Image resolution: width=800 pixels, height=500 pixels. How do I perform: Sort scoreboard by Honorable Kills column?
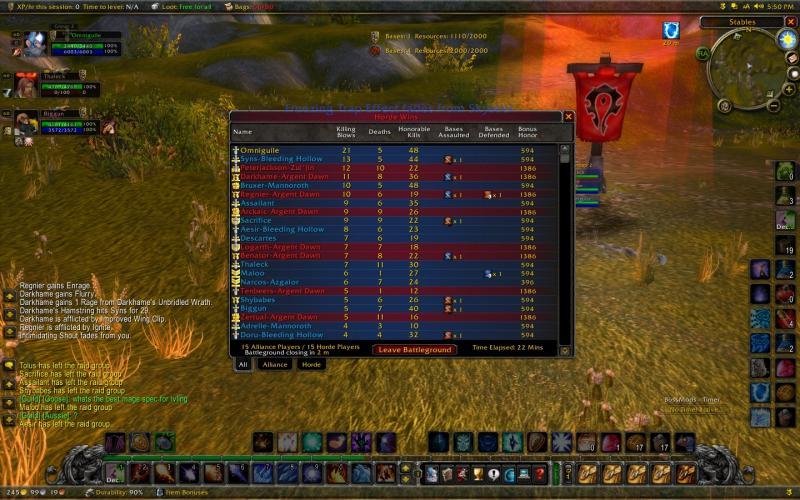click(413, 131)
